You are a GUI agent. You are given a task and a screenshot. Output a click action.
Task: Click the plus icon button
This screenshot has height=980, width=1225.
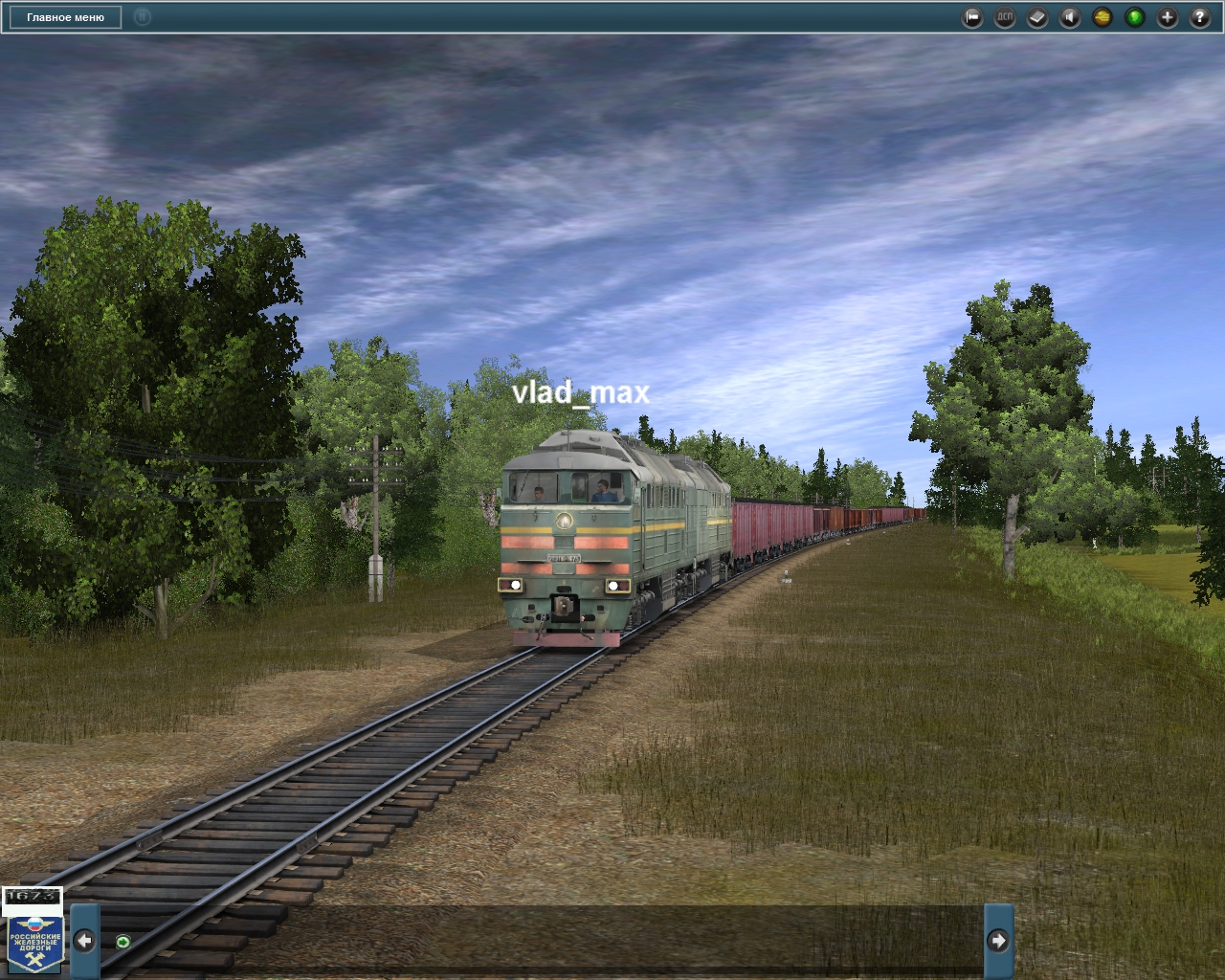1168,17
